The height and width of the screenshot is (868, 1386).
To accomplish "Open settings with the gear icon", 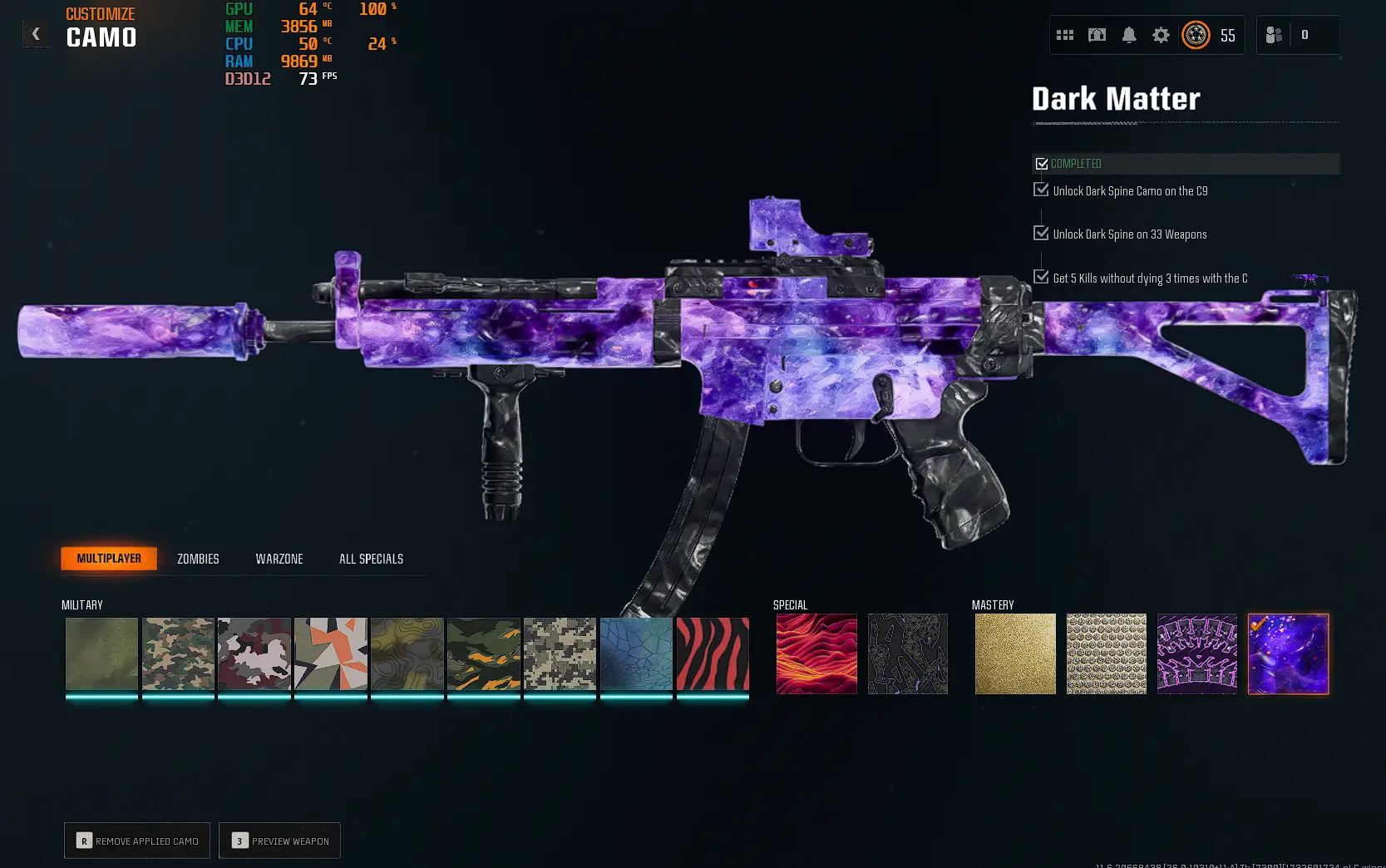I will (x=1161, y=35).
